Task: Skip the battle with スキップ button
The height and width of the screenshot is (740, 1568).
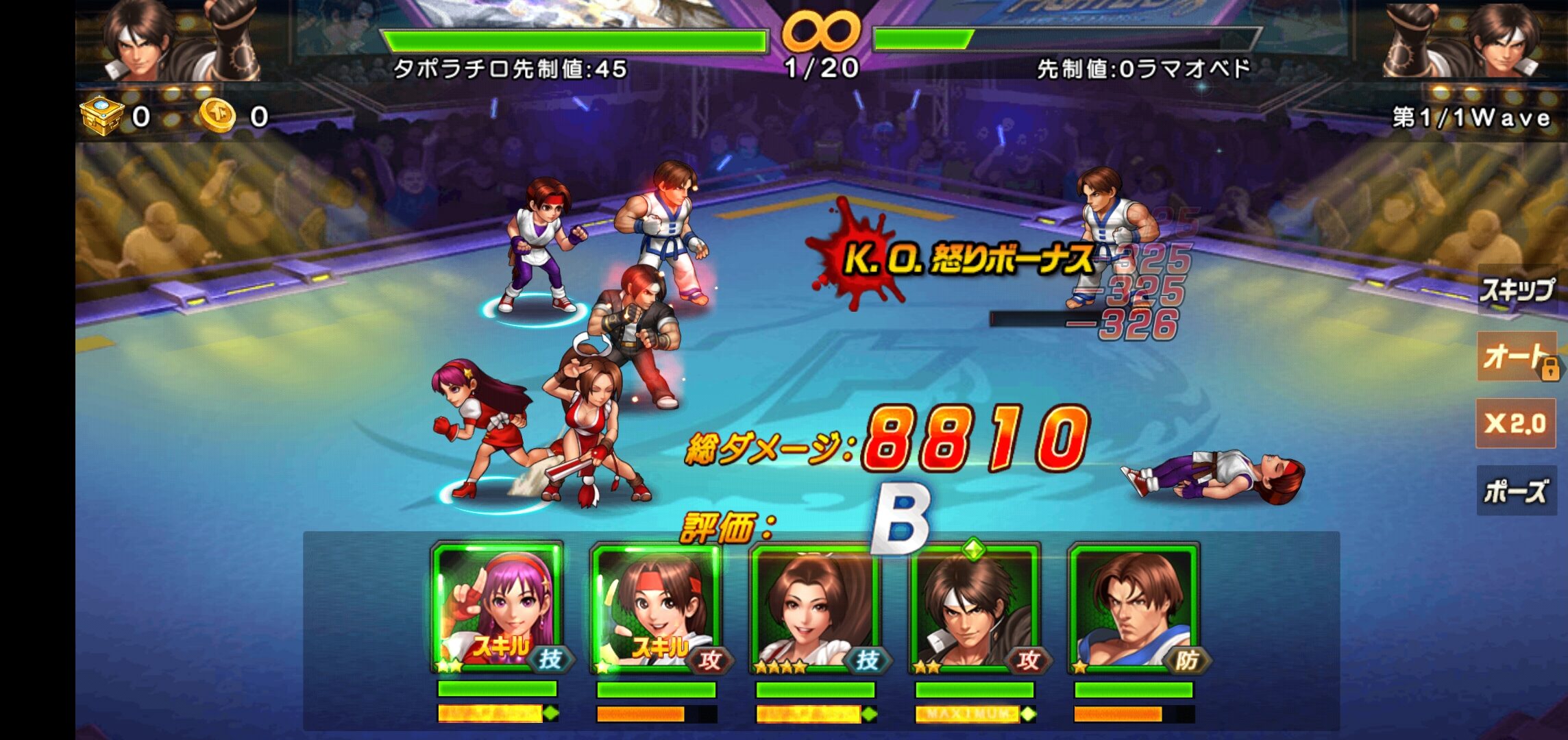Action: pyautogui.click(x=1516, y=291)
